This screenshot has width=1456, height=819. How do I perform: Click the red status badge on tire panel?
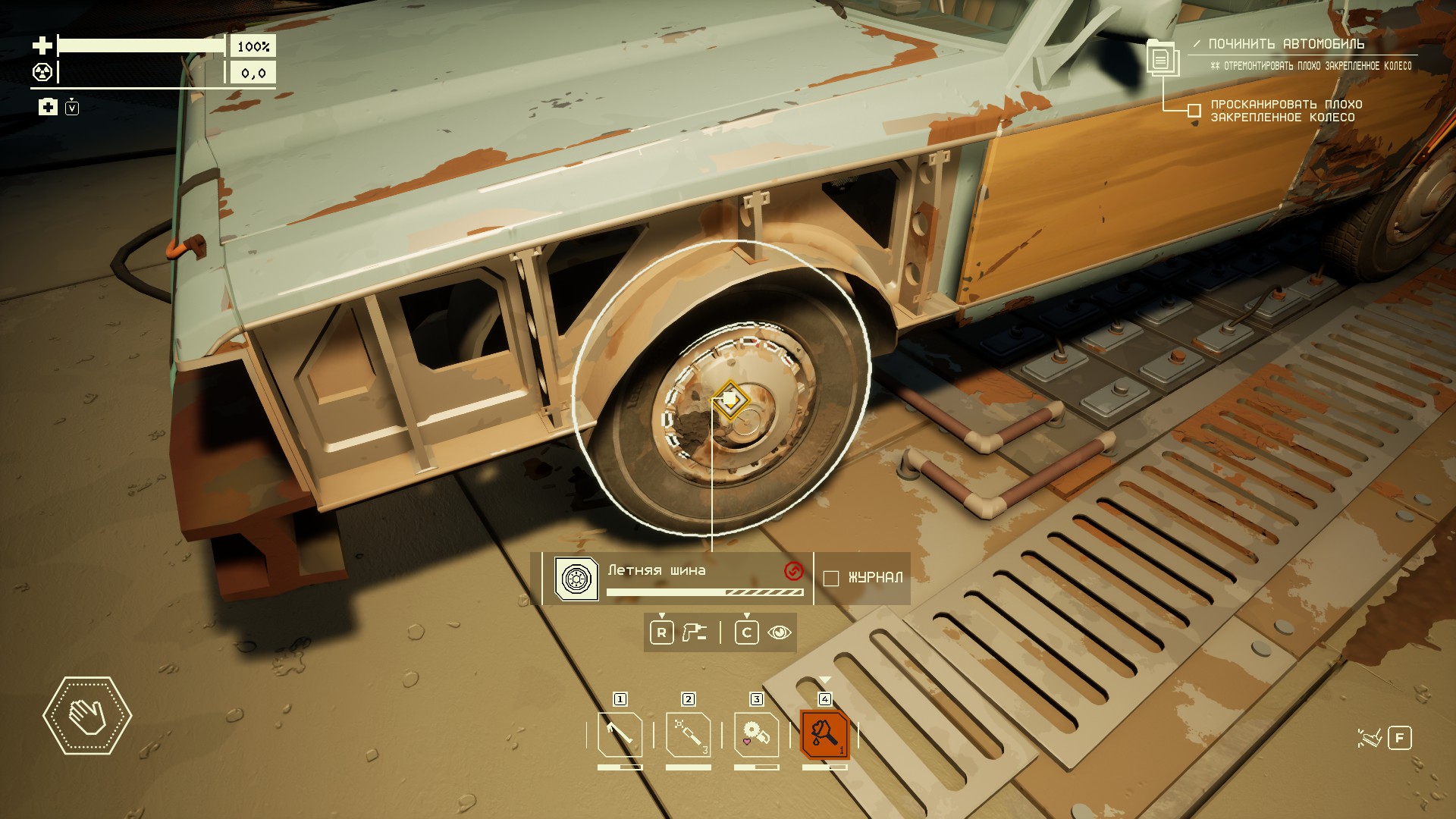(793, 571)
